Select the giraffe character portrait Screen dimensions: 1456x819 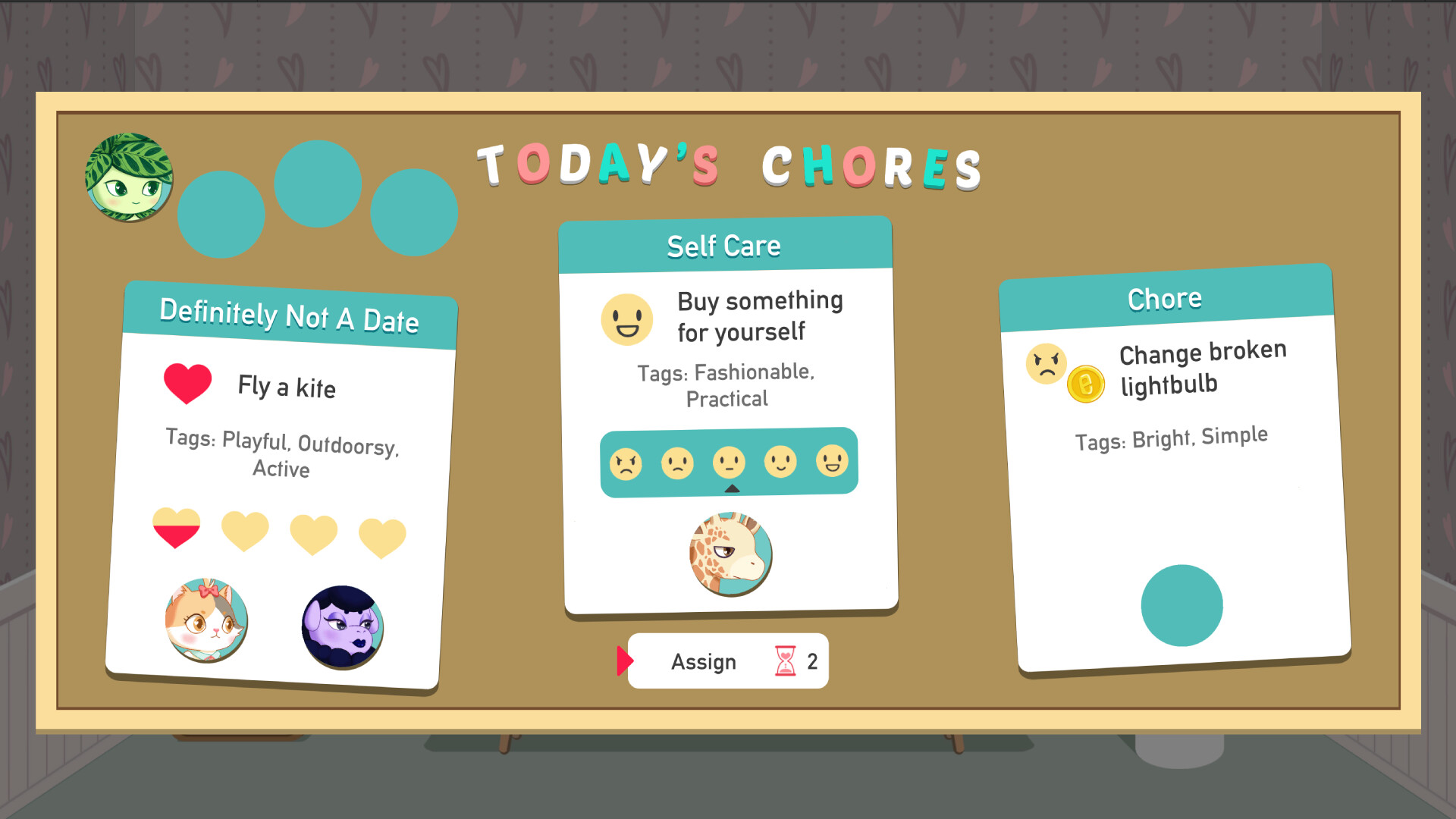click(730, 554)
